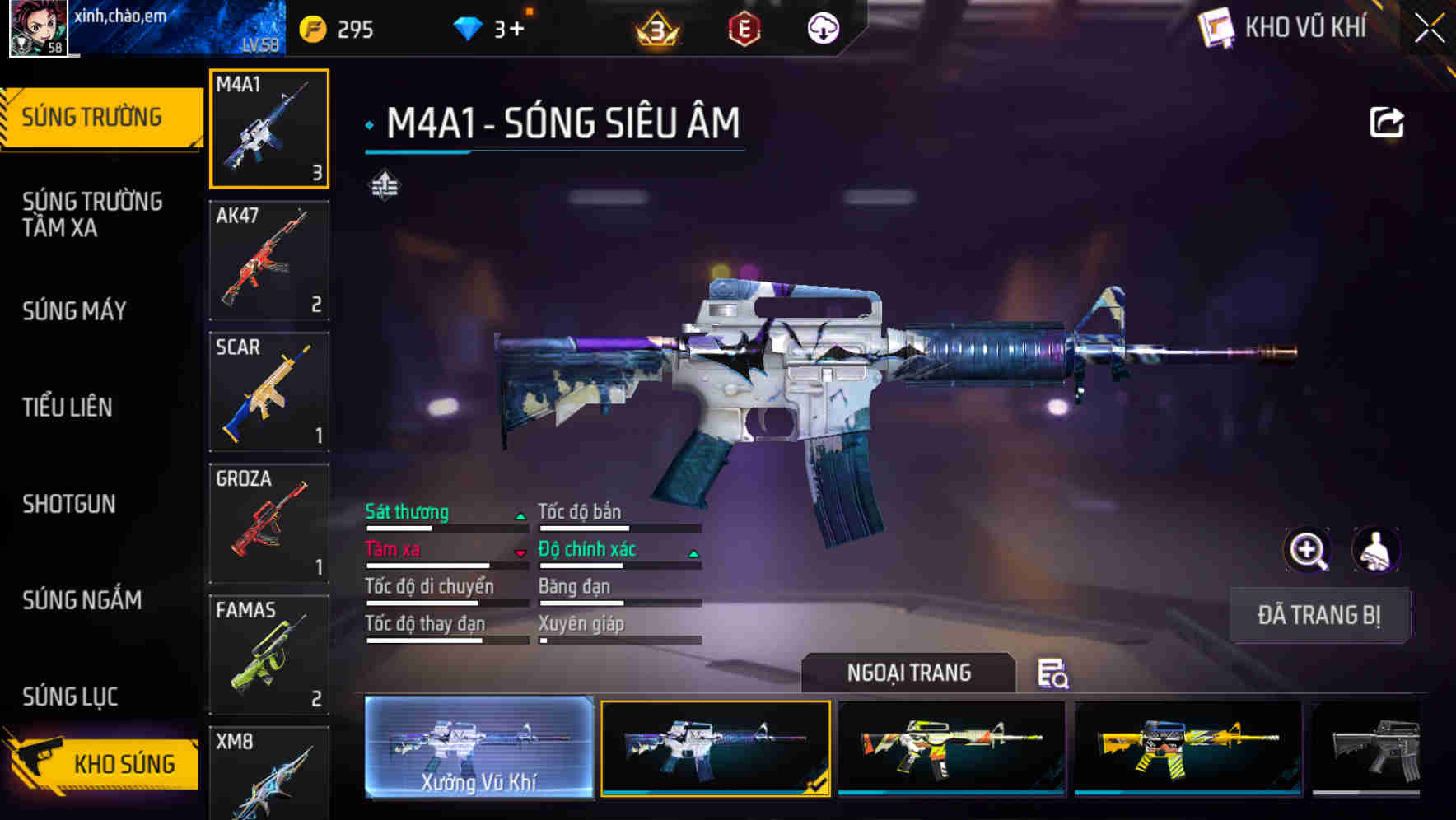This screenshot has width=1456, height=820.
Task: Click the share icon near the weapon title
Action: pos(1386,123)
